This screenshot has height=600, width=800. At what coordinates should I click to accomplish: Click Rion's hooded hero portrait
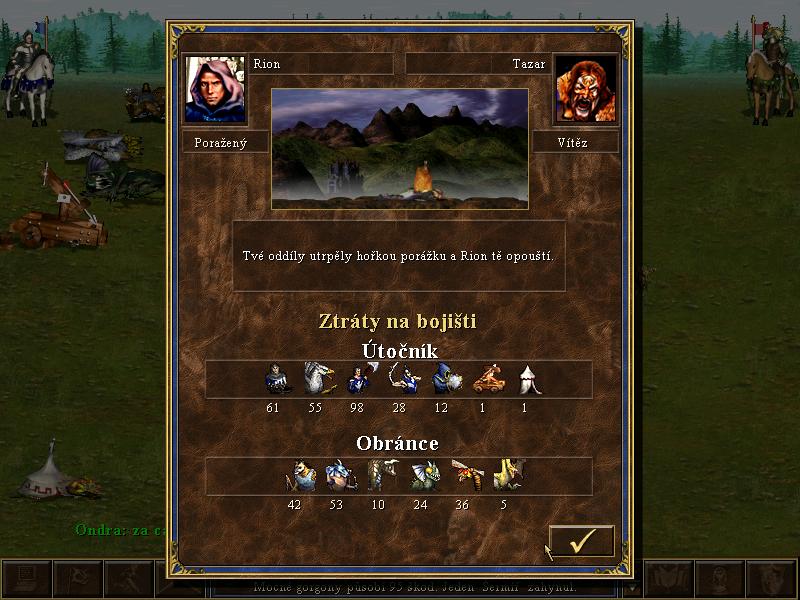(x=215, y=89)
